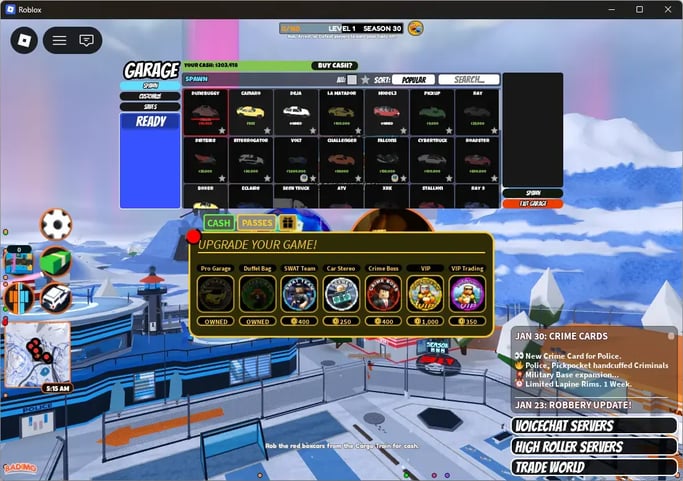683x481 pixels.
Task: Open the minimap
Action: [x=37, y=352]
